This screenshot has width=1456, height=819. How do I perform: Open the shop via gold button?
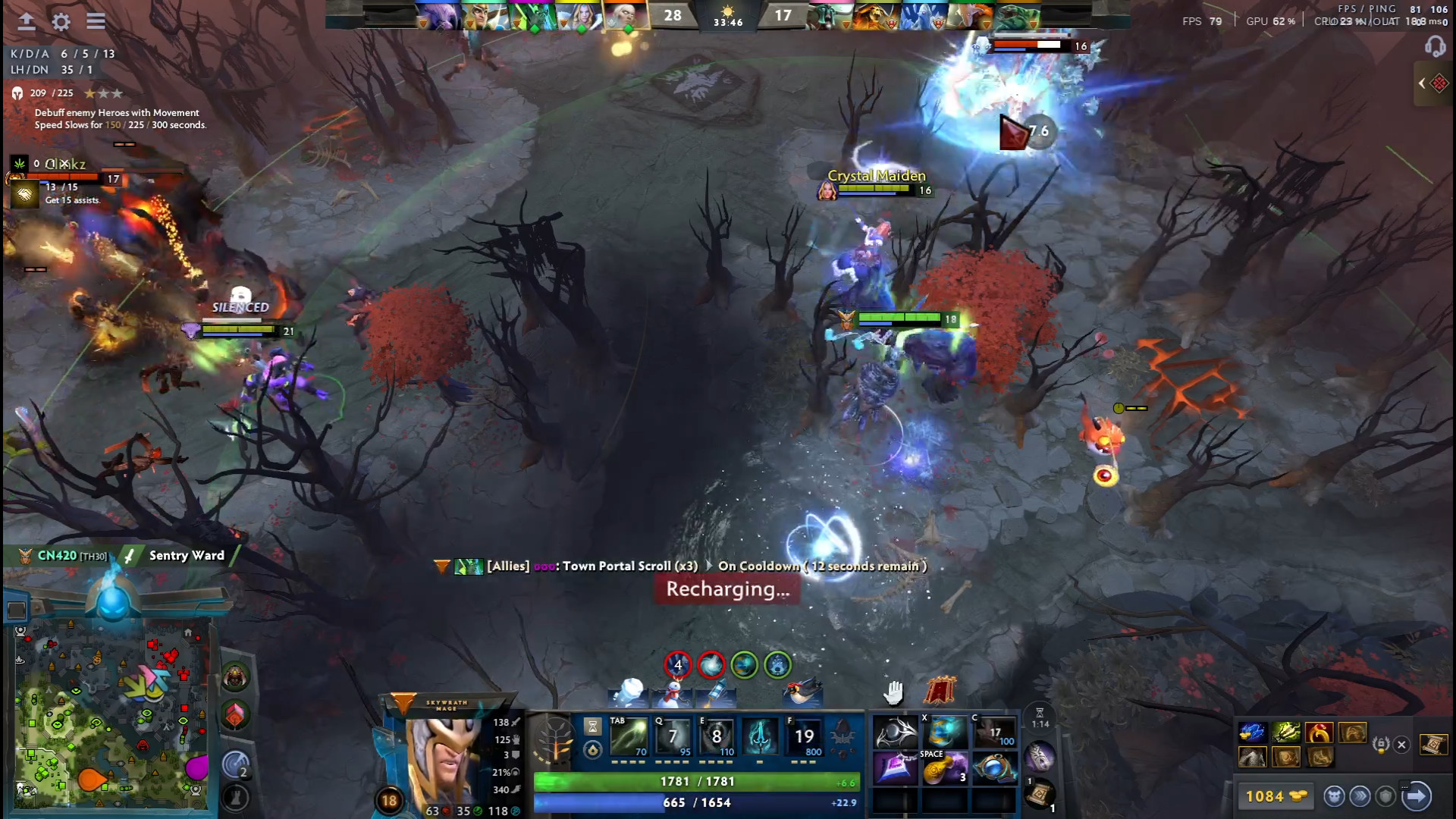pyautogui.click(x=1276, y=796)
